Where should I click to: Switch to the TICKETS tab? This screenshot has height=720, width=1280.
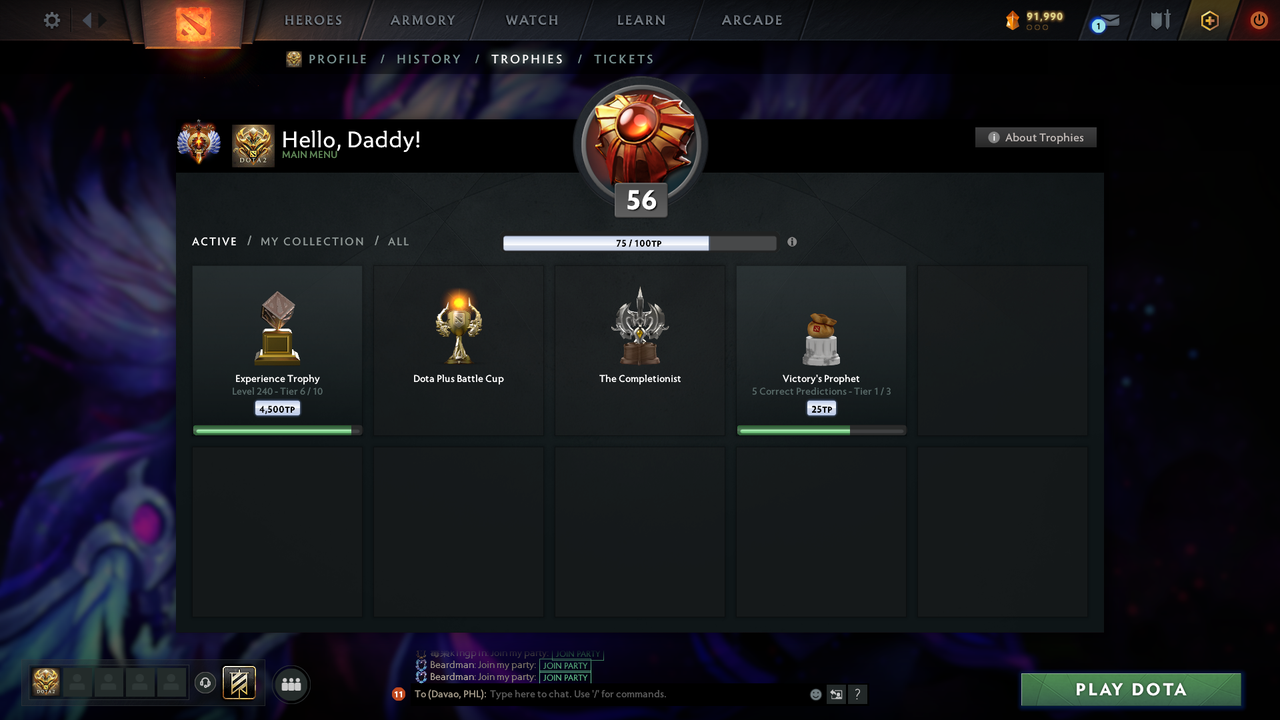pyautogui.click(x=624, y=59)
